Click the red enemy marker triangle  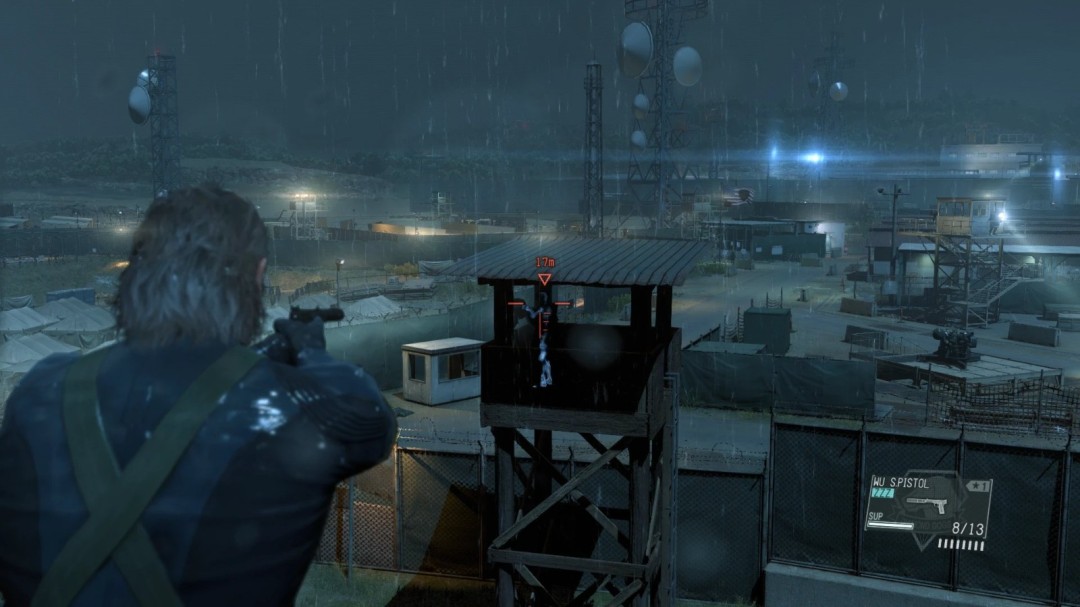pos(544,280)
